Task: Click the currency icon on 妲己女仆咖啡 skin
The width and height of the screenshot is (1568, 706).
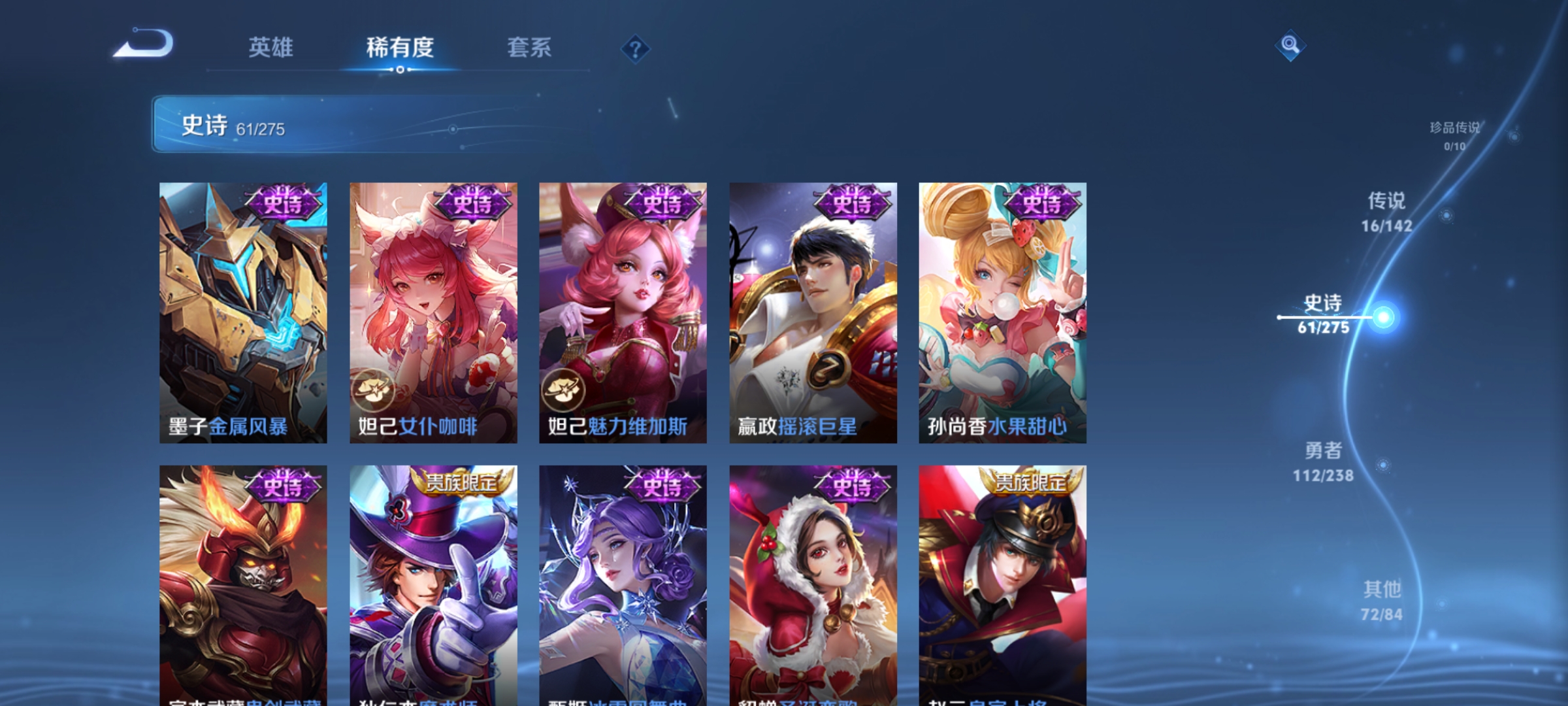Action: [374, 389]
